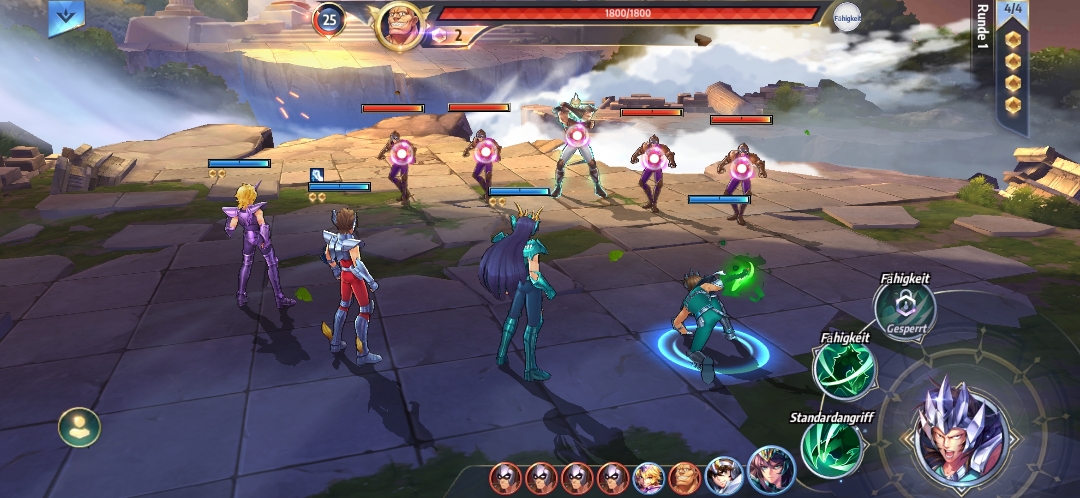Tap the locked Gesperrt skill slot
Viewport: 1080px width, 498px height.
(x=904, y=307)
